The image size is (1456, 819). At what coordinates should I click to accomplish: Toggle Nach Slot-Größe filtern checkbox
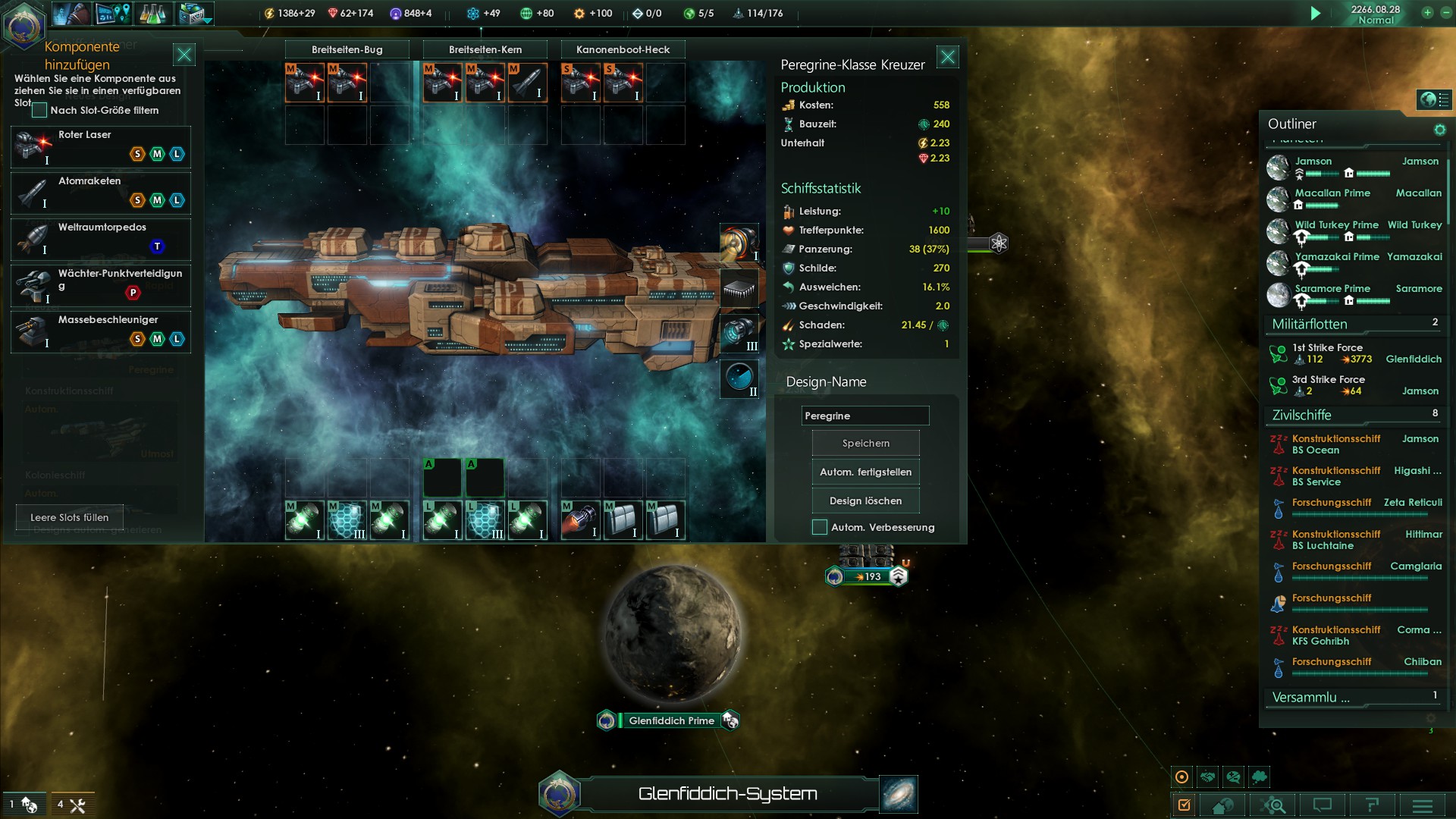pyautogui.click(x=39, y=111)
